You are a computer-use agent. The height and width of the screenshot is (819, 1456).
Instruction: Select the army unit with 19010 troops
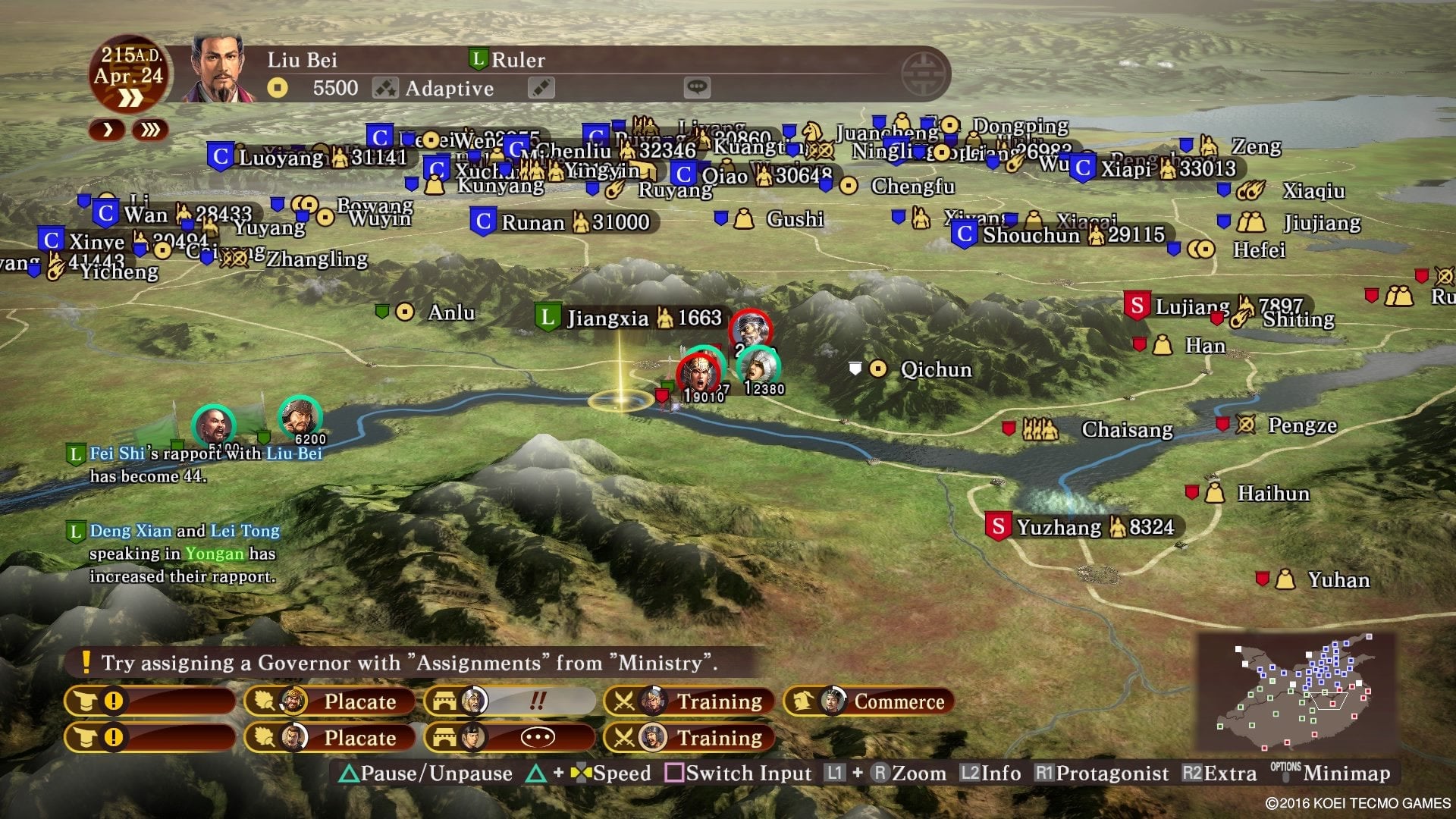point(699,373)
